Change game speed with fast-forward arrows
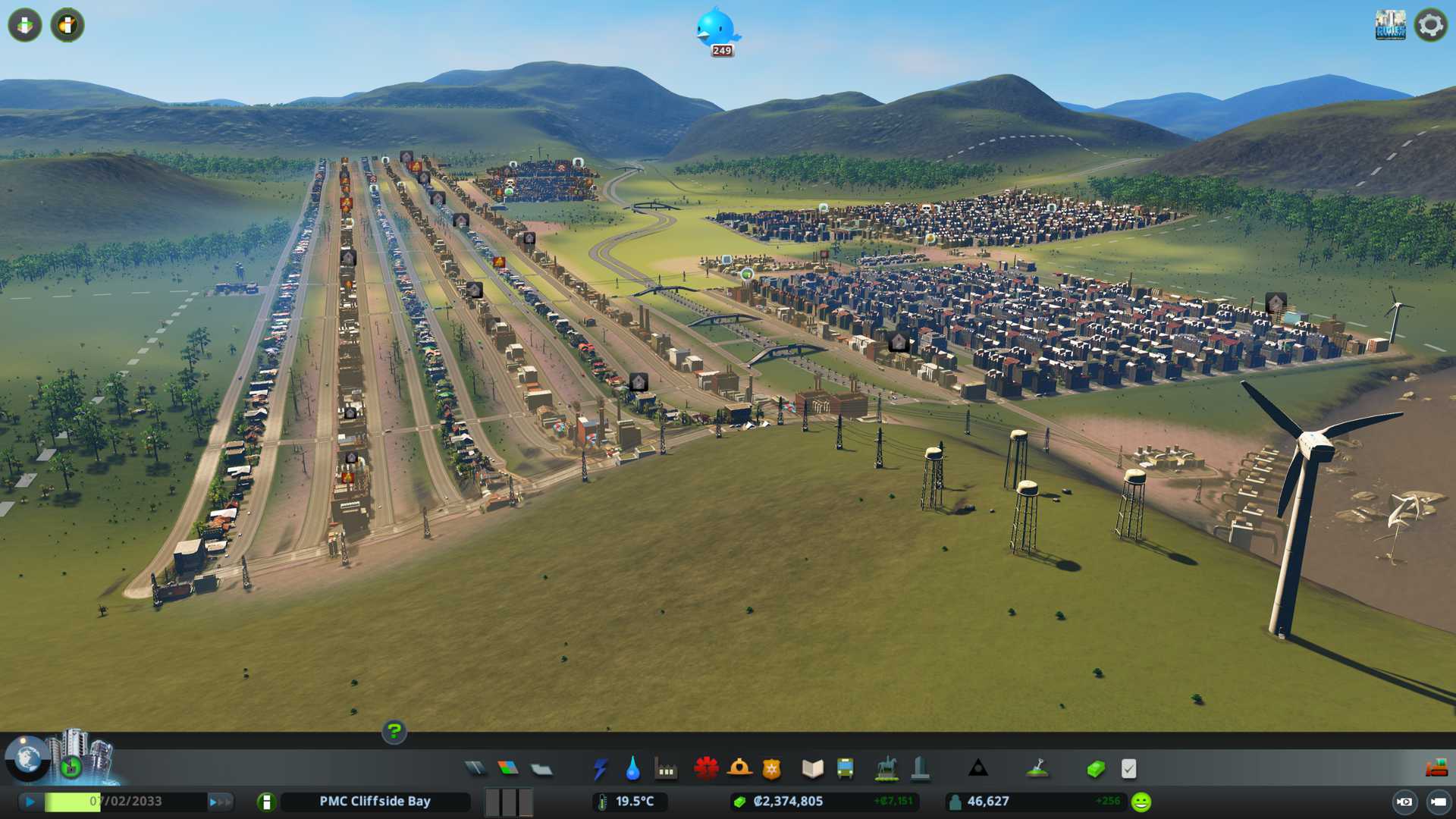Image resolution: width=1456 pixels, height=819 pixels. 220,802
